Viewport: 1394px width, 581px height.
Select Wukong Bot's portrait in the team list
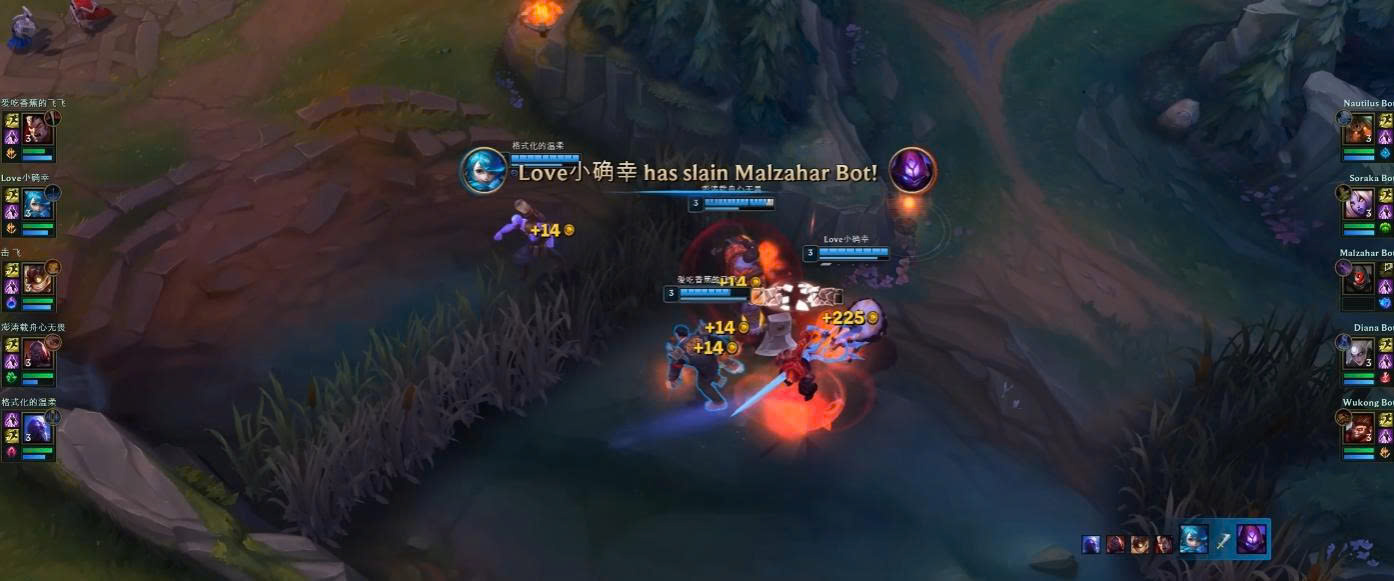tap(1360, 428)
